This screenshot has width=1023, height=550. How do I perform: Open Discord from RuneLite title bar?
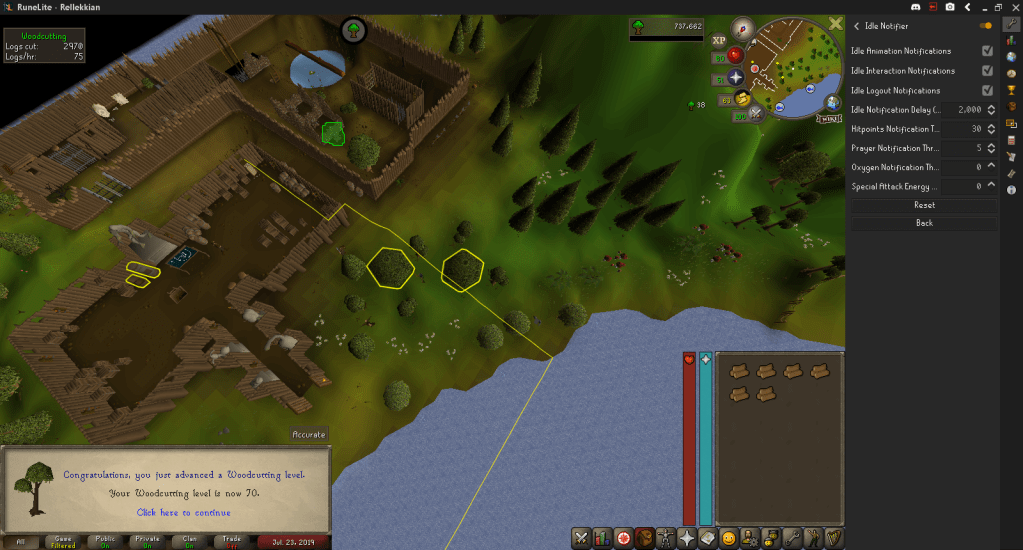916,6
